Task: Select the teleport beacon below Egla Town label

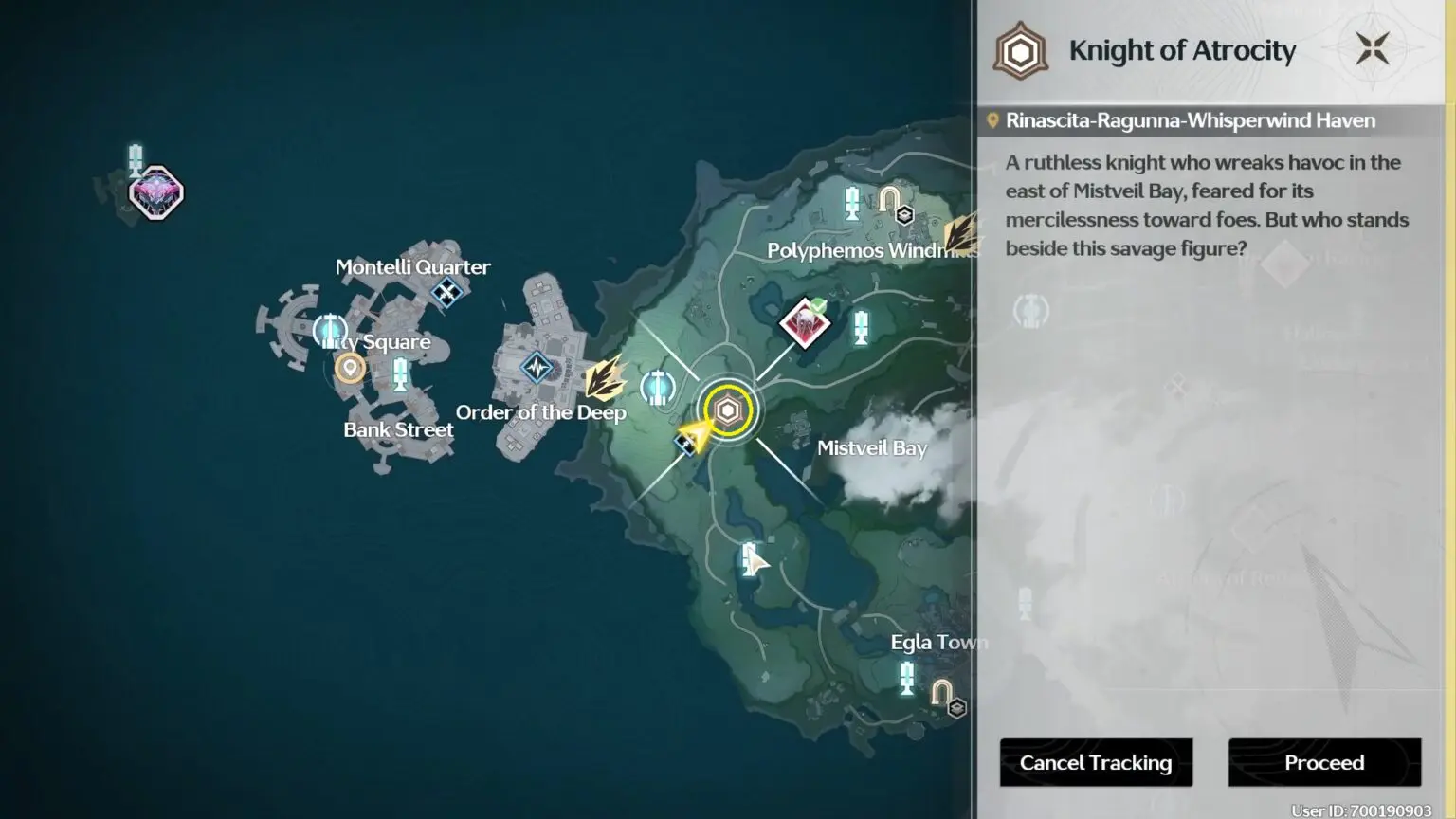Action: (x=907, y=678)
